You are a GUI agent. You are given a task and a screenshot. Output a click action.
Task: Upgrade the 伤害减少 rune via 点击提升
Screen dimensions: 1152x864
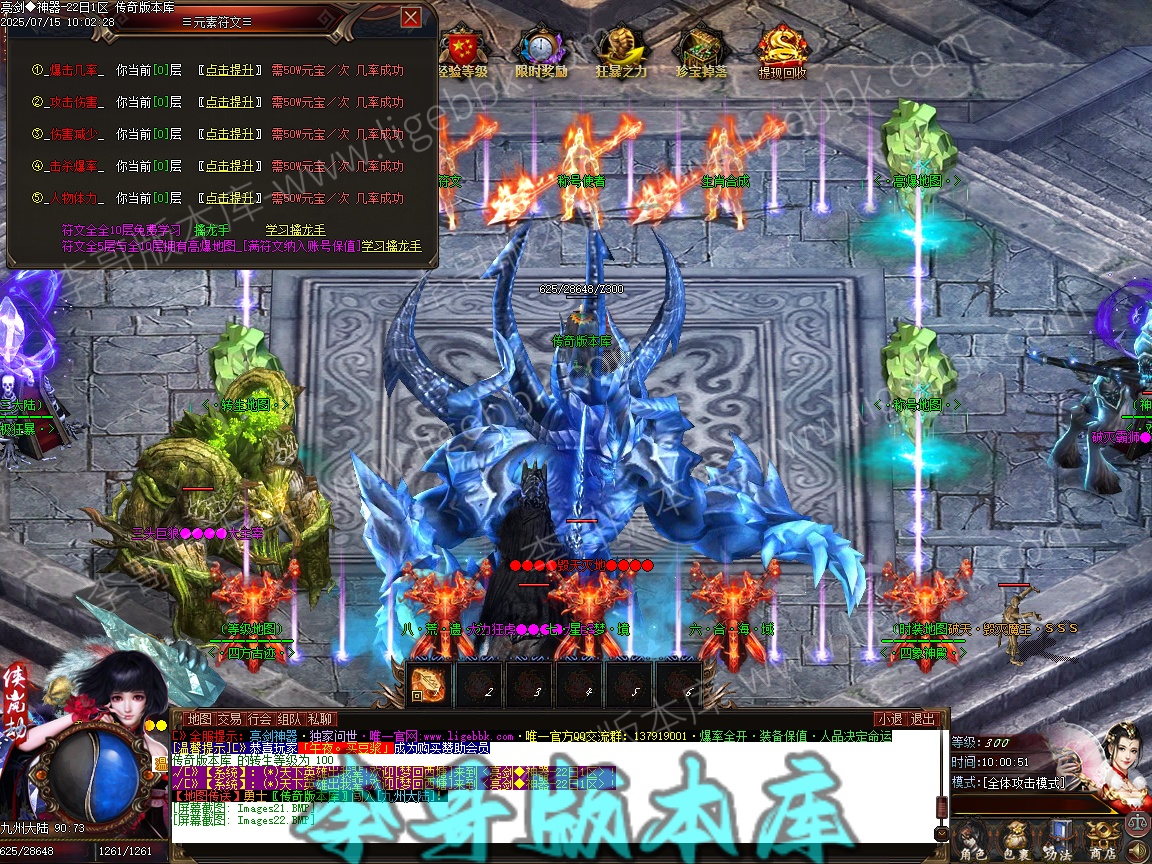tap(229, 134)
